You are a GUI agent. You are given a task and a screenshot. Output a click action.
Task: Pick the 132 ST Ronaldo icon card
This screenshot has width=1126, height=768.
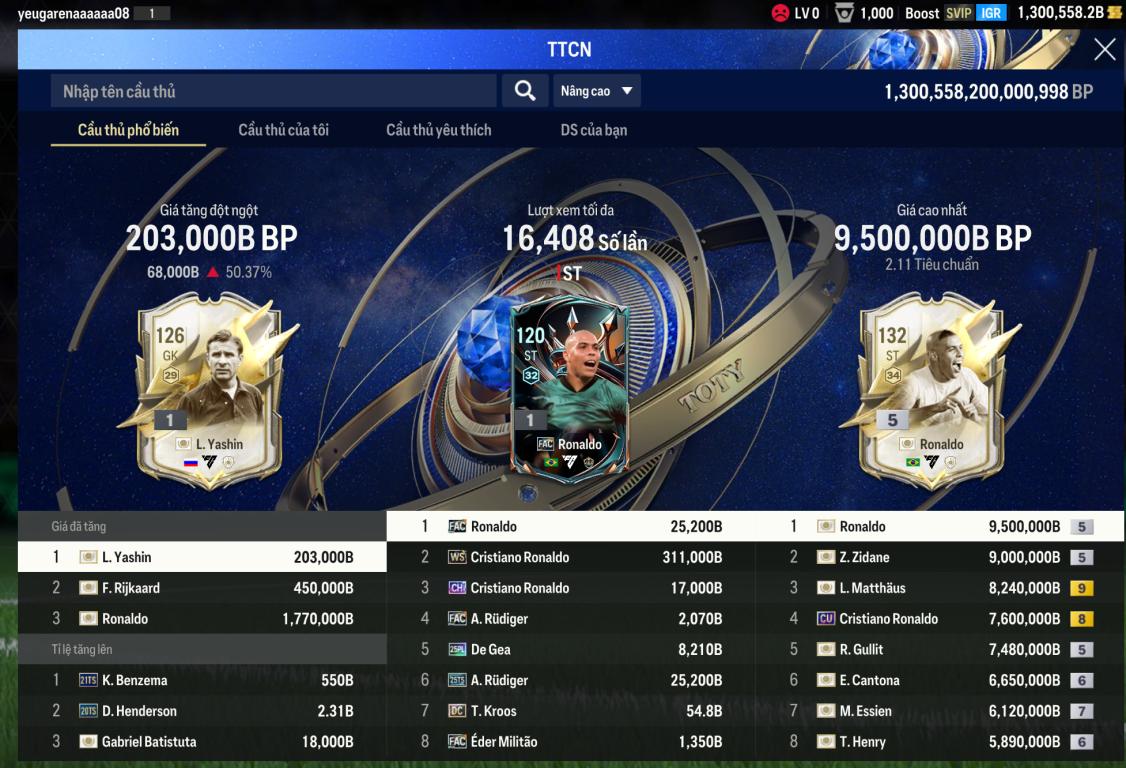click(x=933, y=390)
